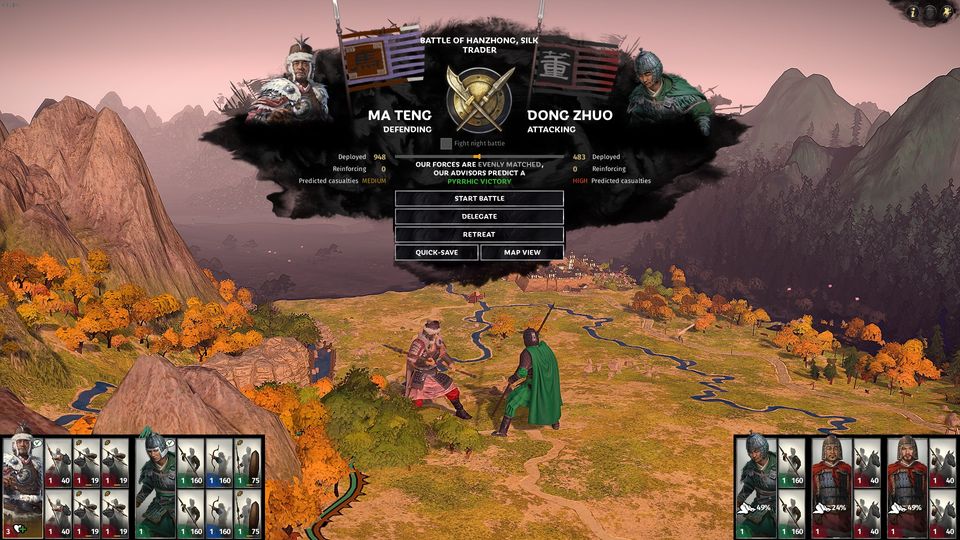Open the Map View
Screen dimensions: 960x540
522,252
